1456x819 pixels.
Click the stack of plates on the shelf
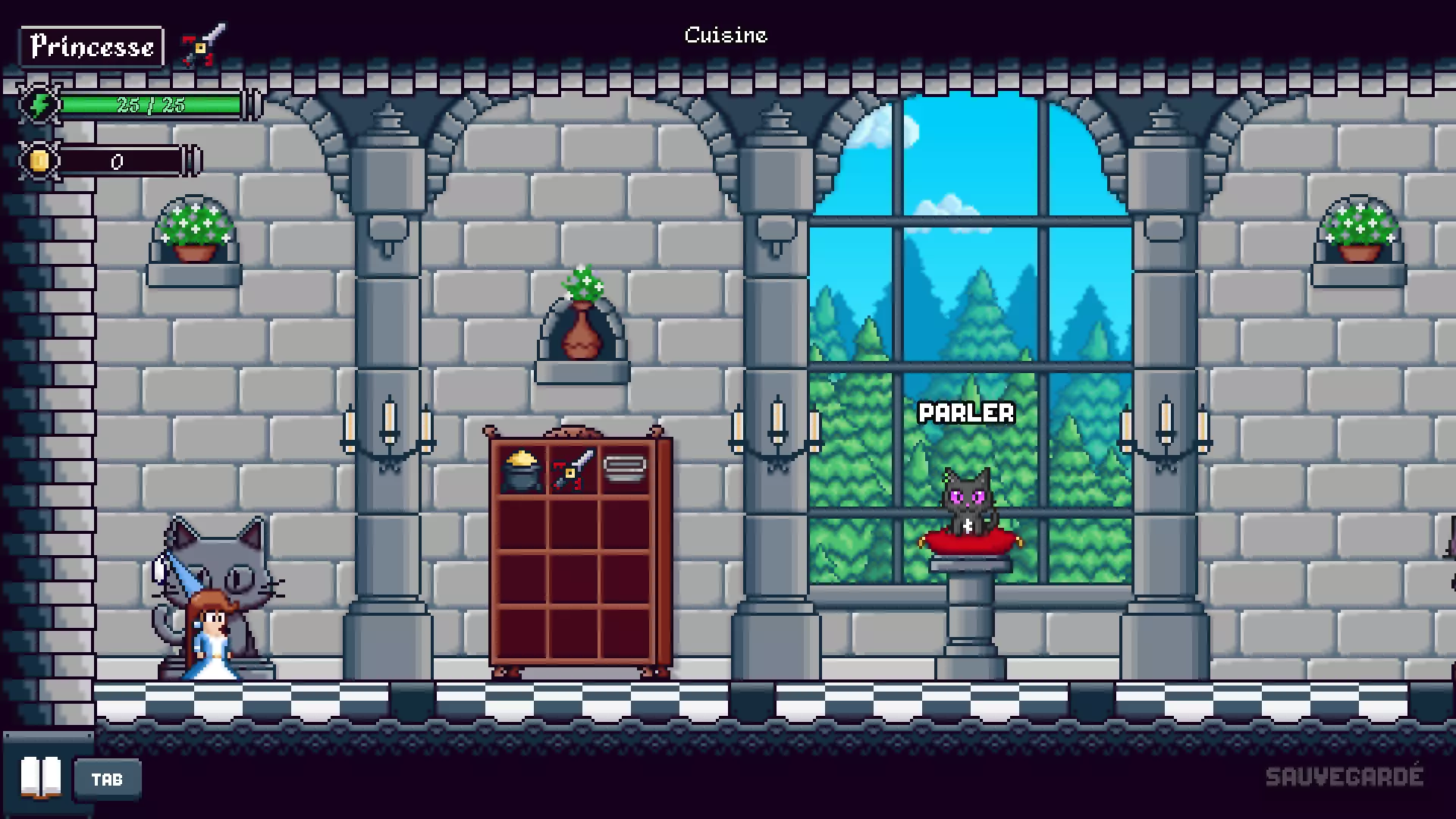coord(625,466)
